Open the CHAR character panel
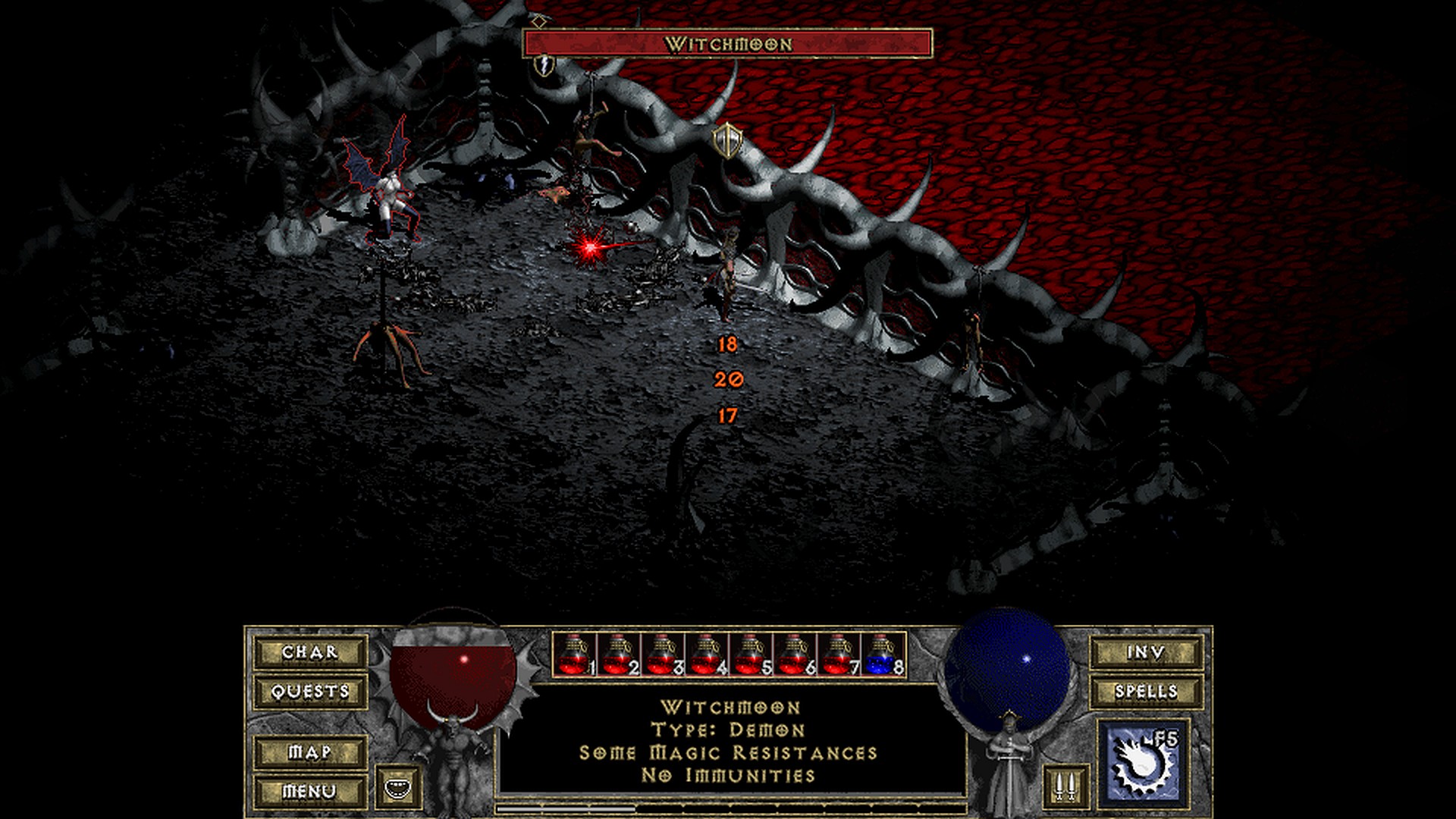1456x819 pixels. click(x=310, y=652)
